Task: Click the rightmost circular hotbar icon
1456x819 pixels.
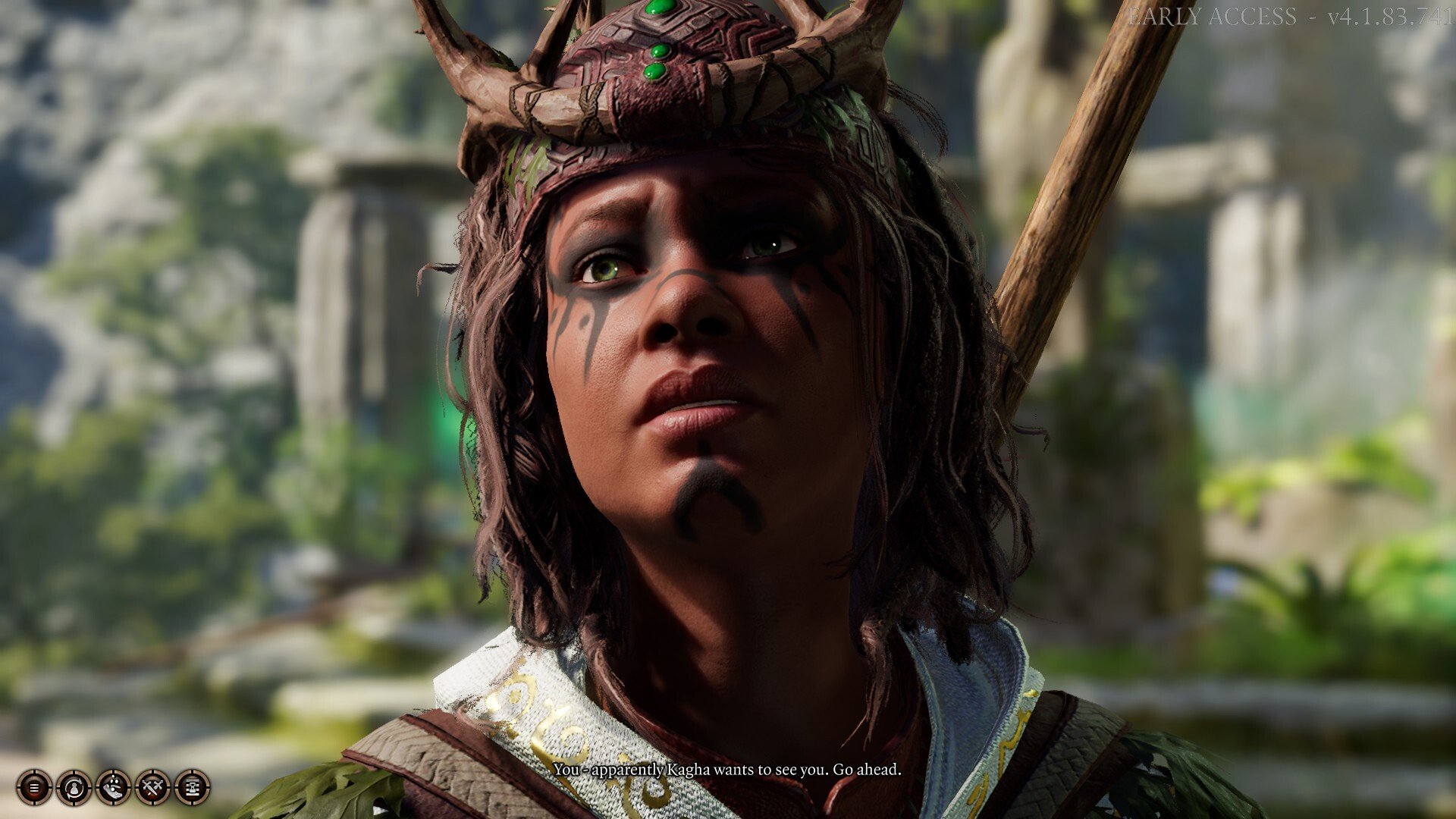Action: coord(192,787)
